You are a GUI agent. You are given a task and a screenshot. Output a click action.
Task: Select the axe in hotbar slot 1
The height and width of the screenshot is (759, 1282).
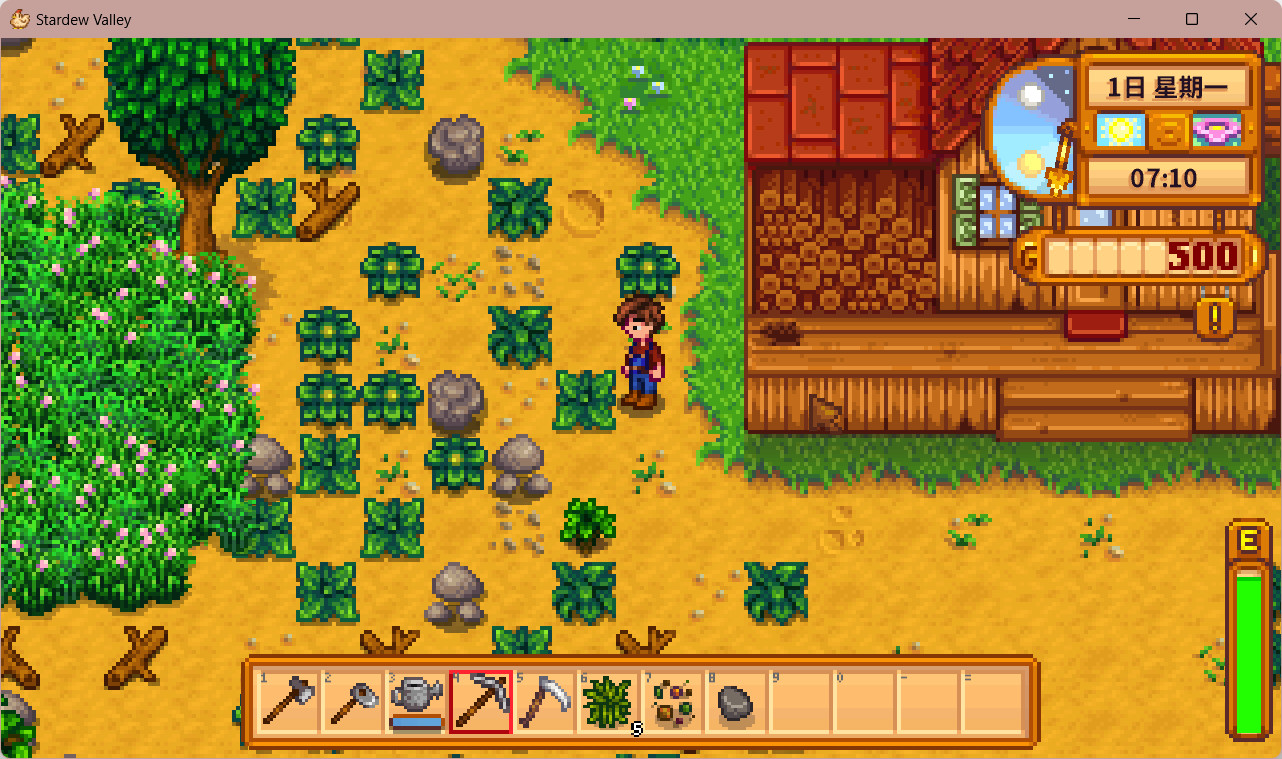[290, 702]
